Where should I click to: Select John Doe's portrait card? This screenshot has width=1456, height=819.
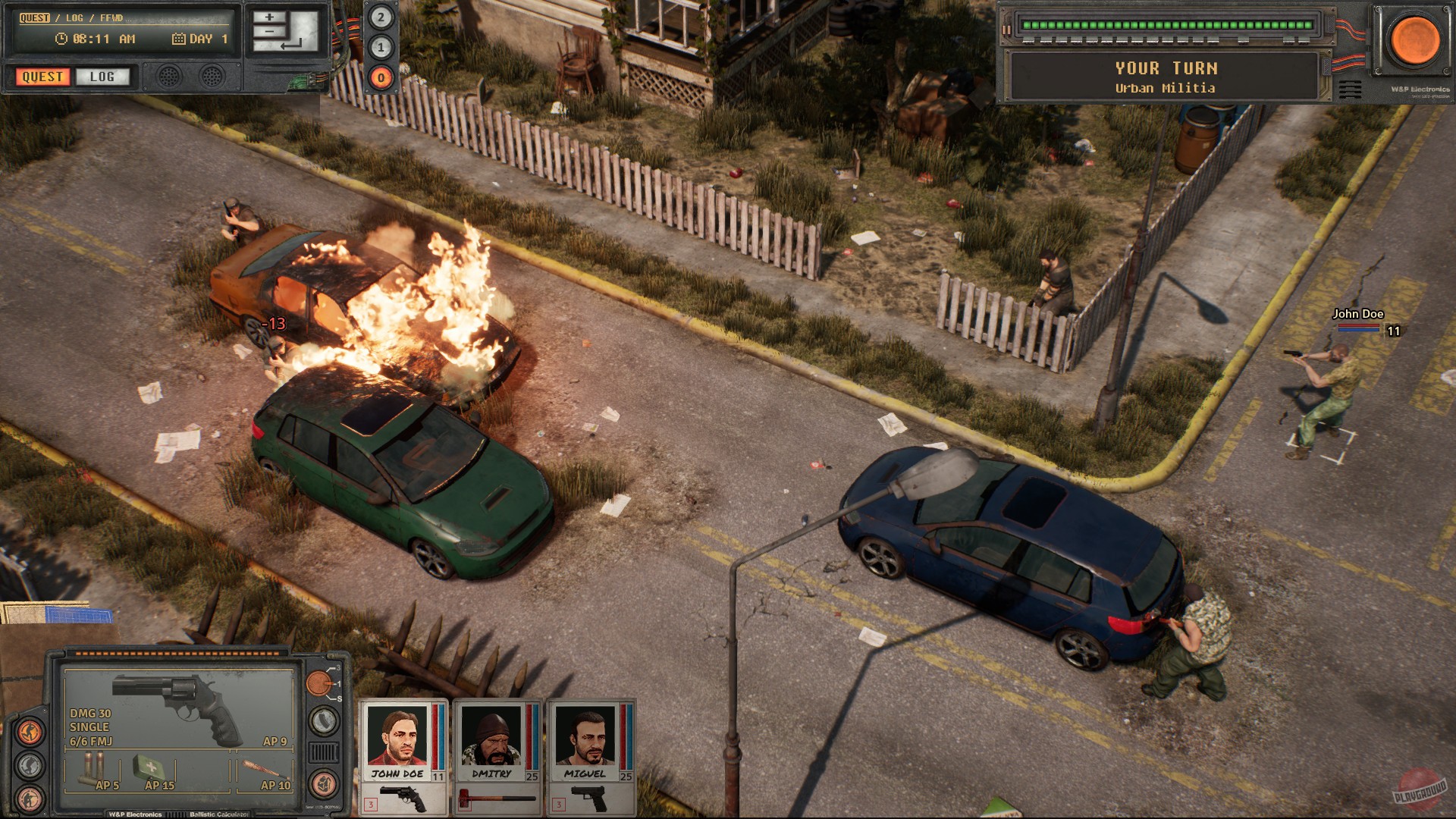tap(397, 739)
